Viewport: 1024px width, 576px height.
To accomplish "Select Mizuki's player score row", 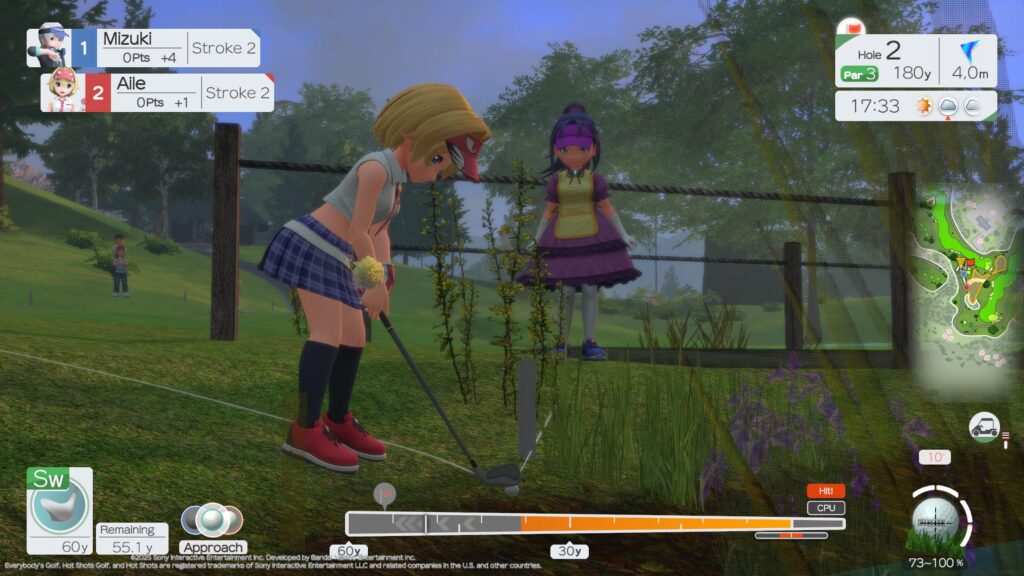I will (144, 48).
